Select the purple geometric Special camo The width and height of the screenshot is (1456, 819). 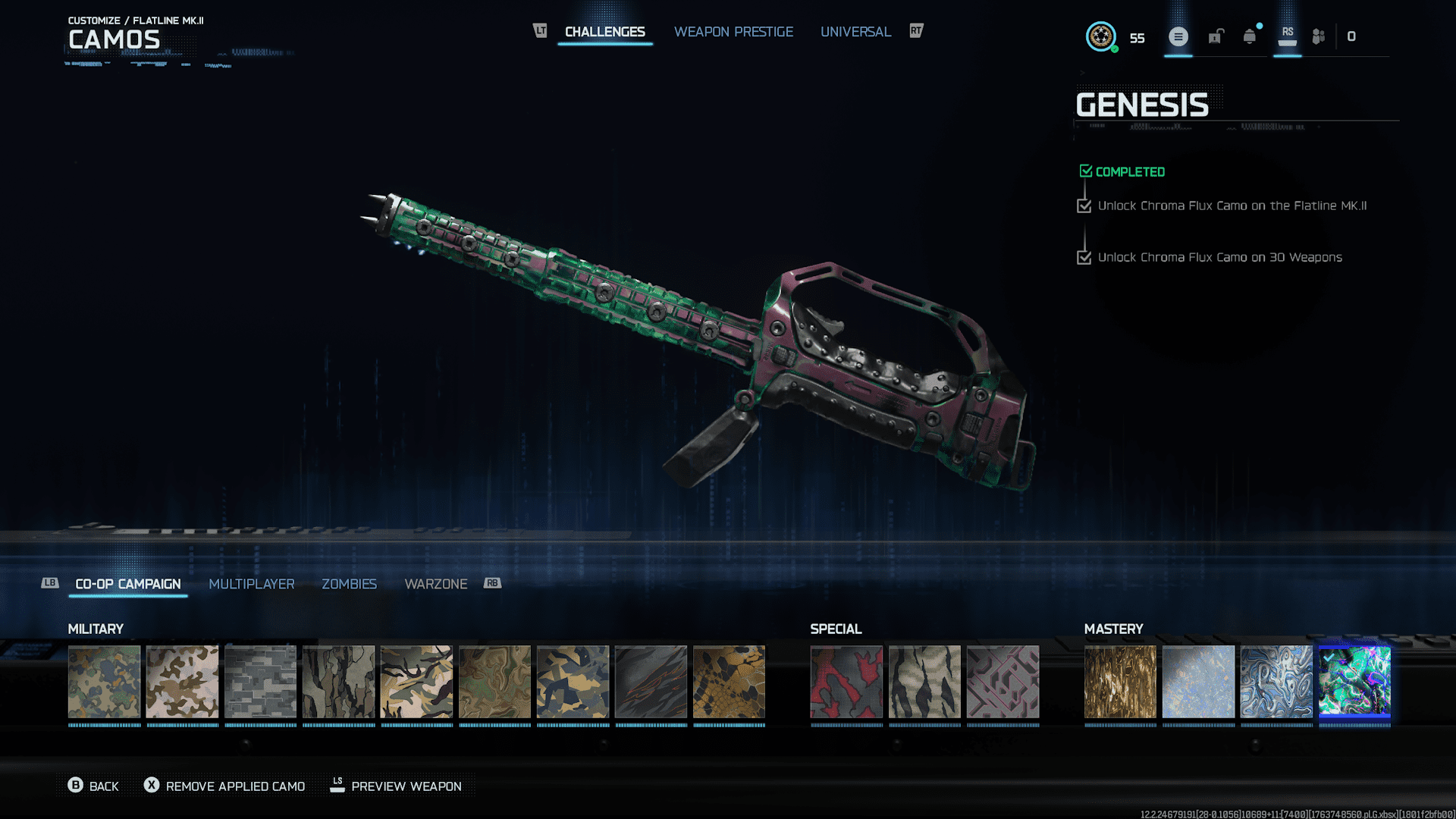(x=1003, y=682)
